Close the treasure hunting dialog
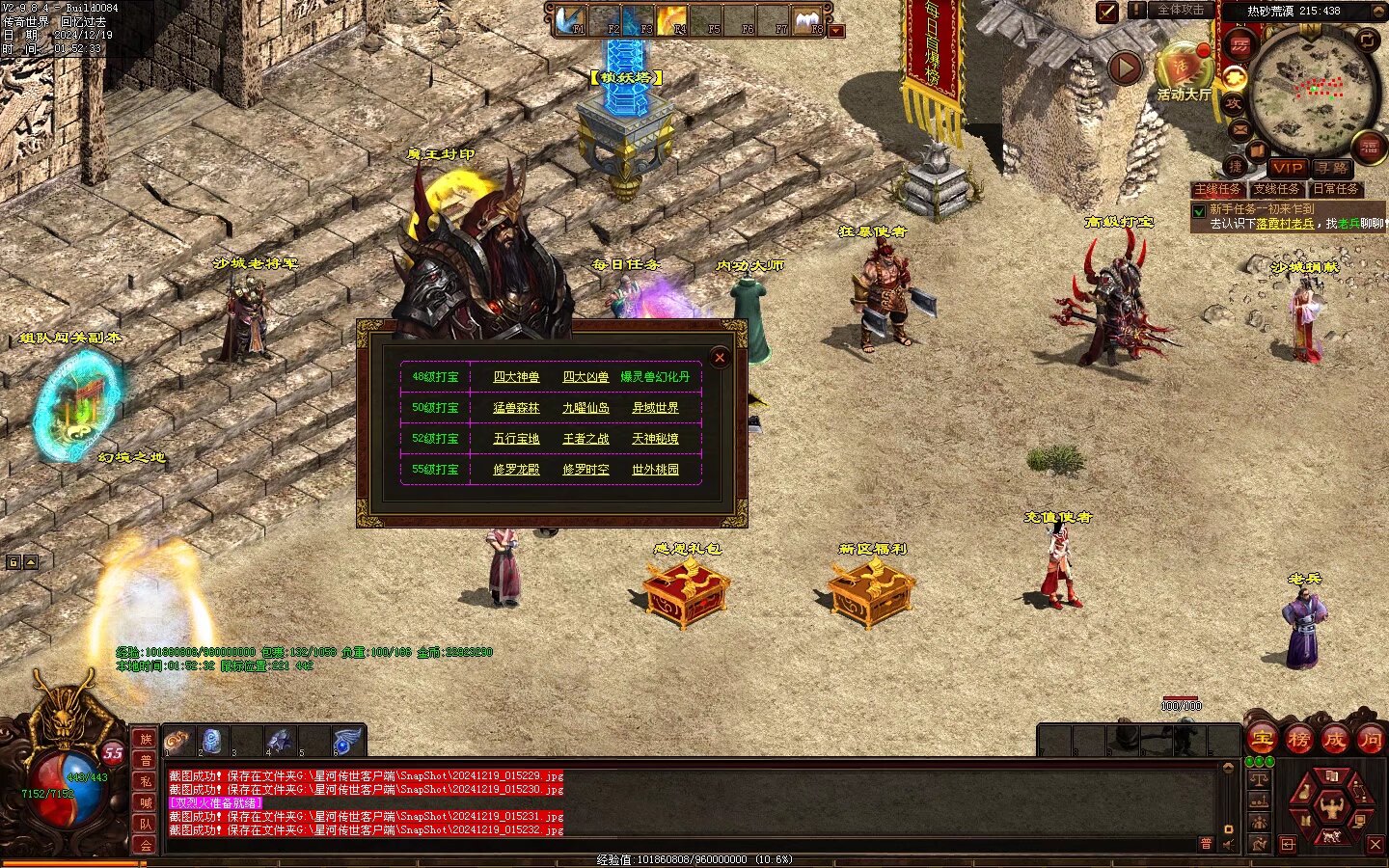The height and width of the screenshot is (868, 1389). [720, 358]
